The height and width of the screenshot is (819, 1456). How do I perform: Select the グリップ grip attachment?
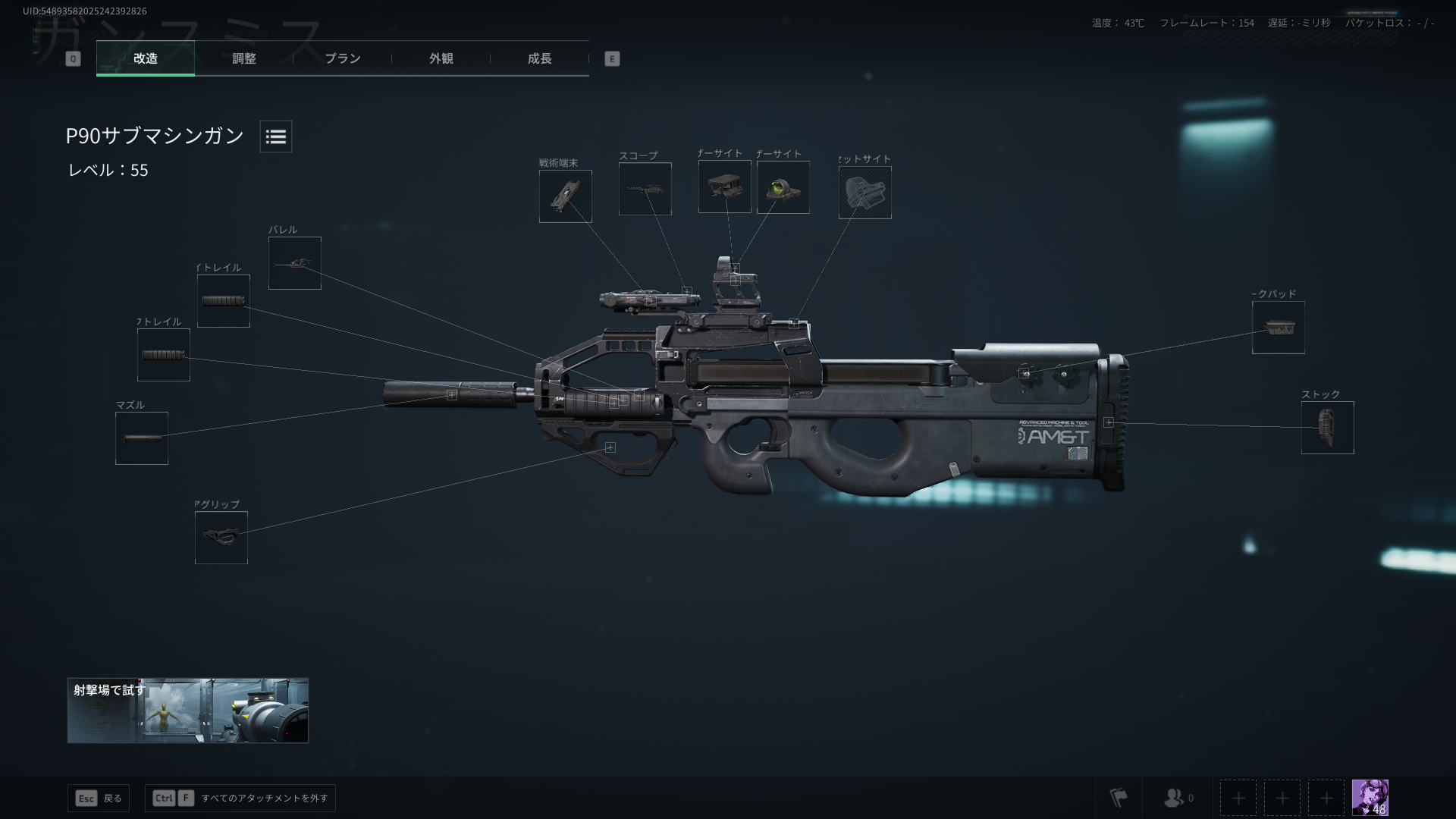[x=221, y=538]
